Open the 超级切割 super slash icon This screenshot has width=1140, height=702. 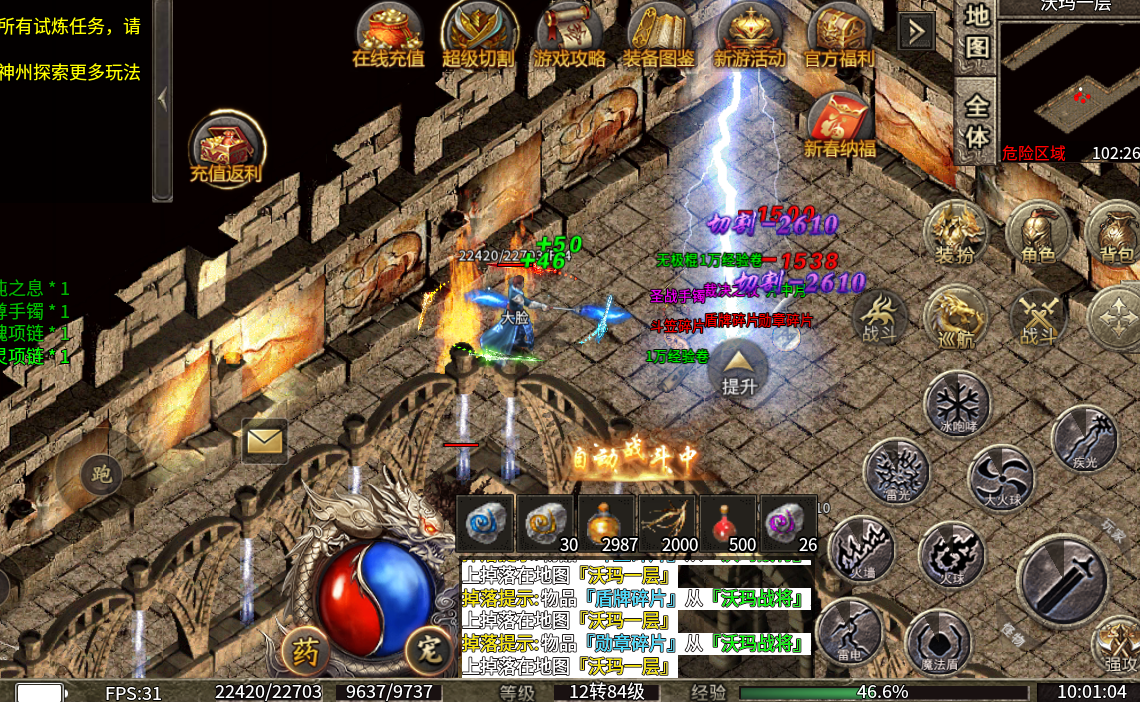pyautogui.click(x=478, y=35)
